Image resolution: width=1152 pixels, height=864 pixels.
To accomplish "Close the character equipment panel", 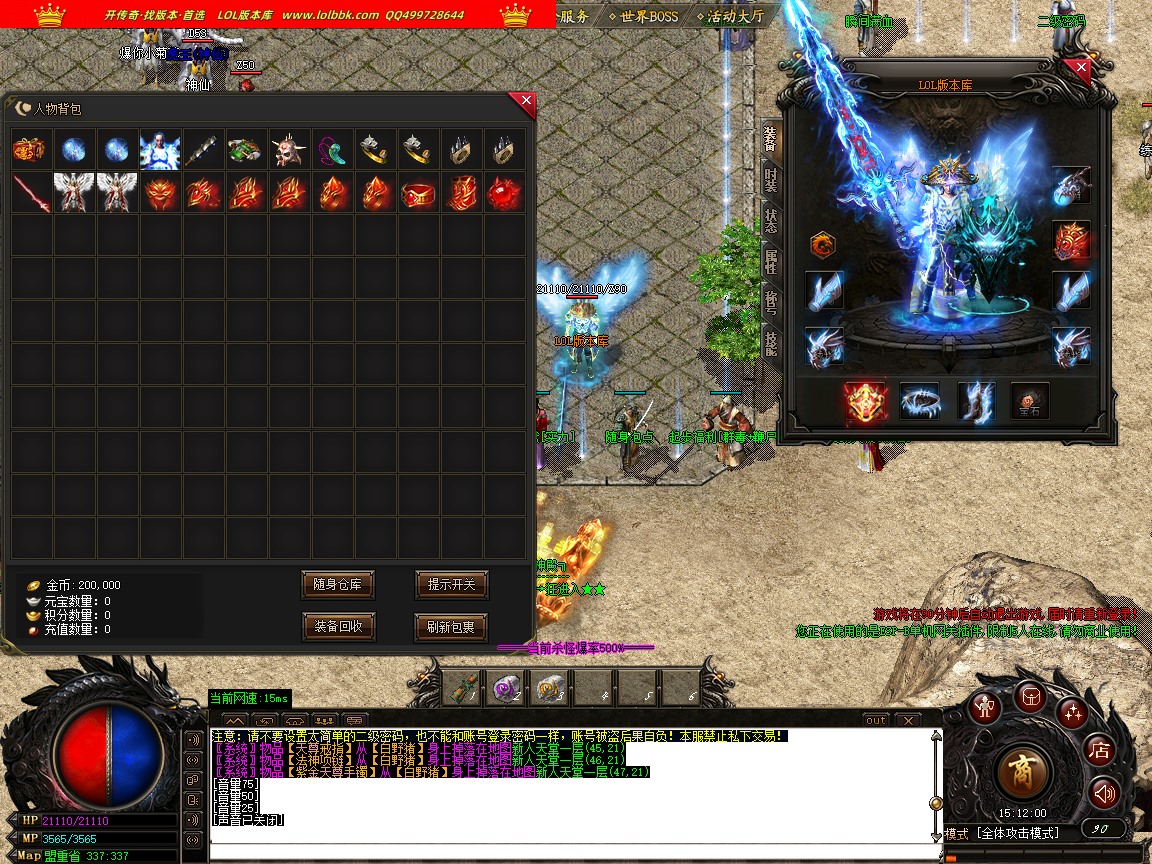I will [x=1080, y=69].
